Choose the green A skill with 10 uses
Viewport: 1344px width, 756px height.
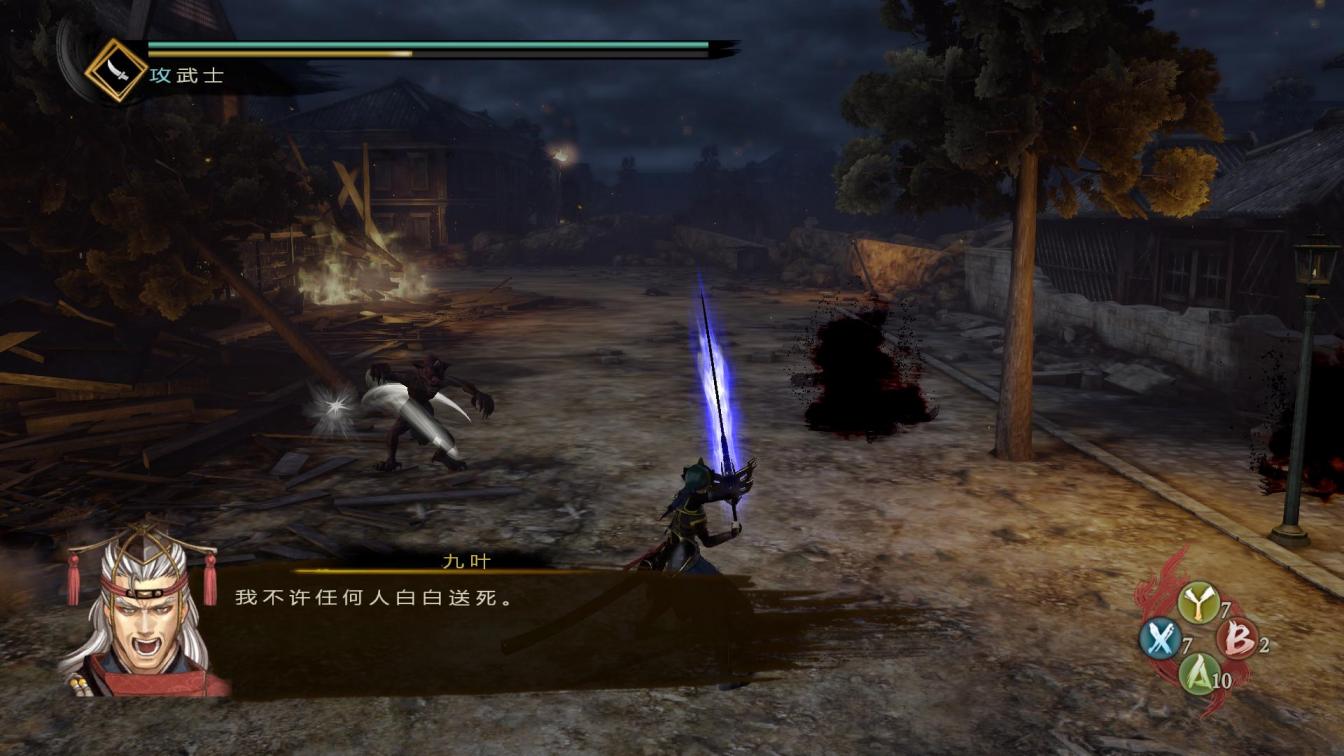[x=1198, y=674]
